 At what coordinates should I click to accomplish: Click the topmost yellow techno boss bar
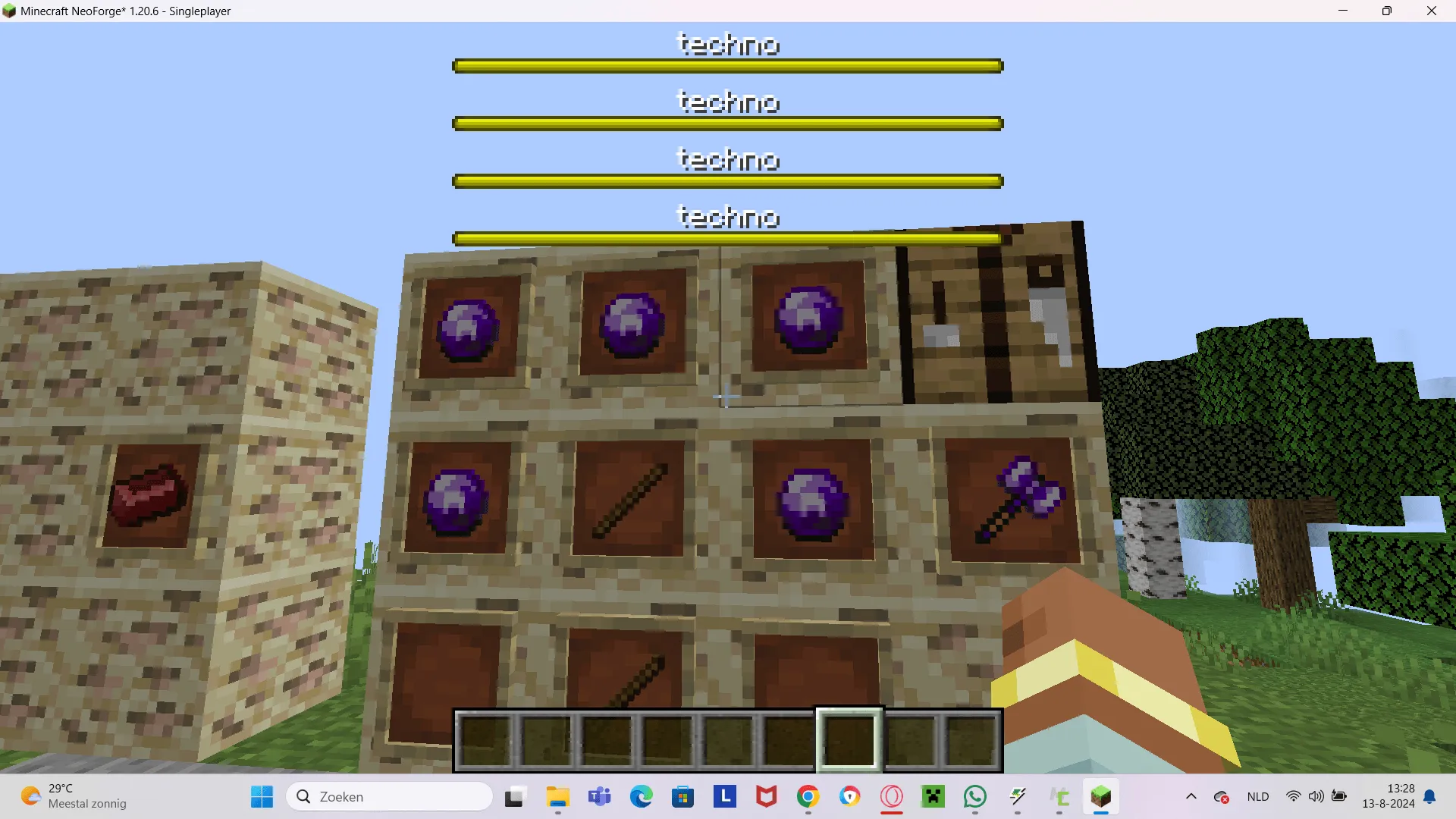click(726, 65)
